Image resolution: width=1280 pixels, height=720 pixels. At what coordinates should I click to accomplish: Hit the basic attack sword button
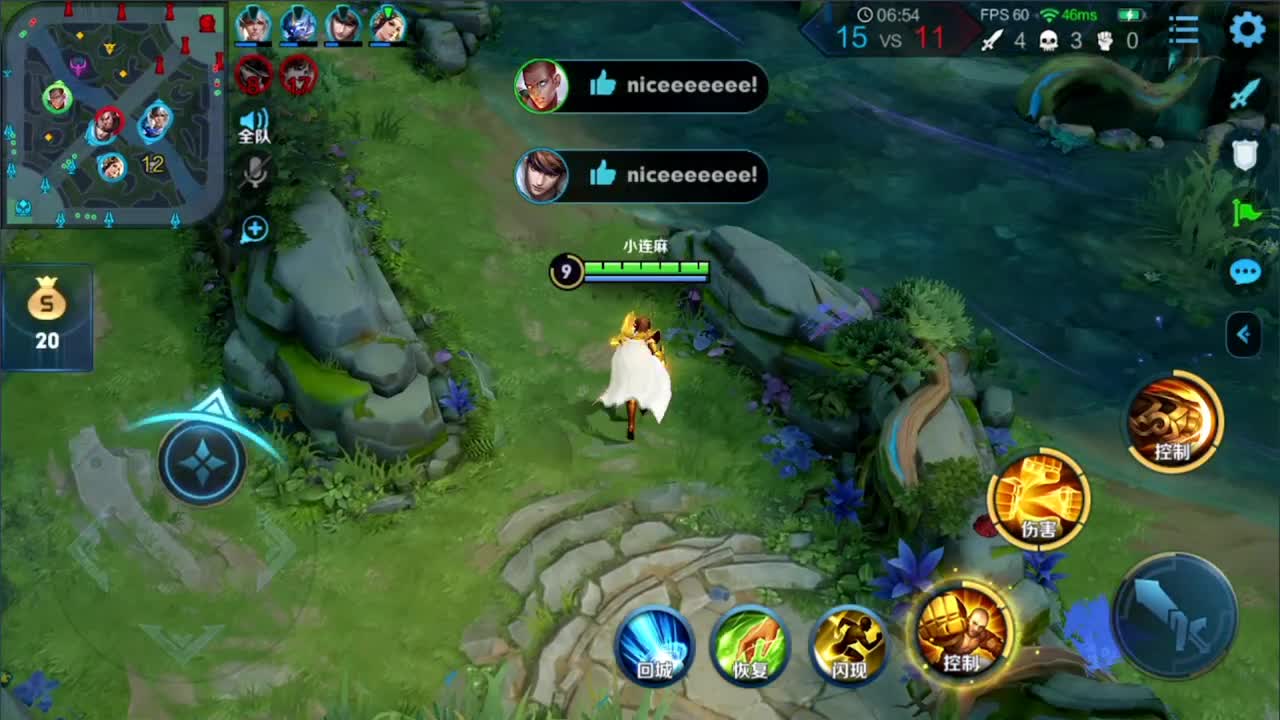(x=1174, y=614)
